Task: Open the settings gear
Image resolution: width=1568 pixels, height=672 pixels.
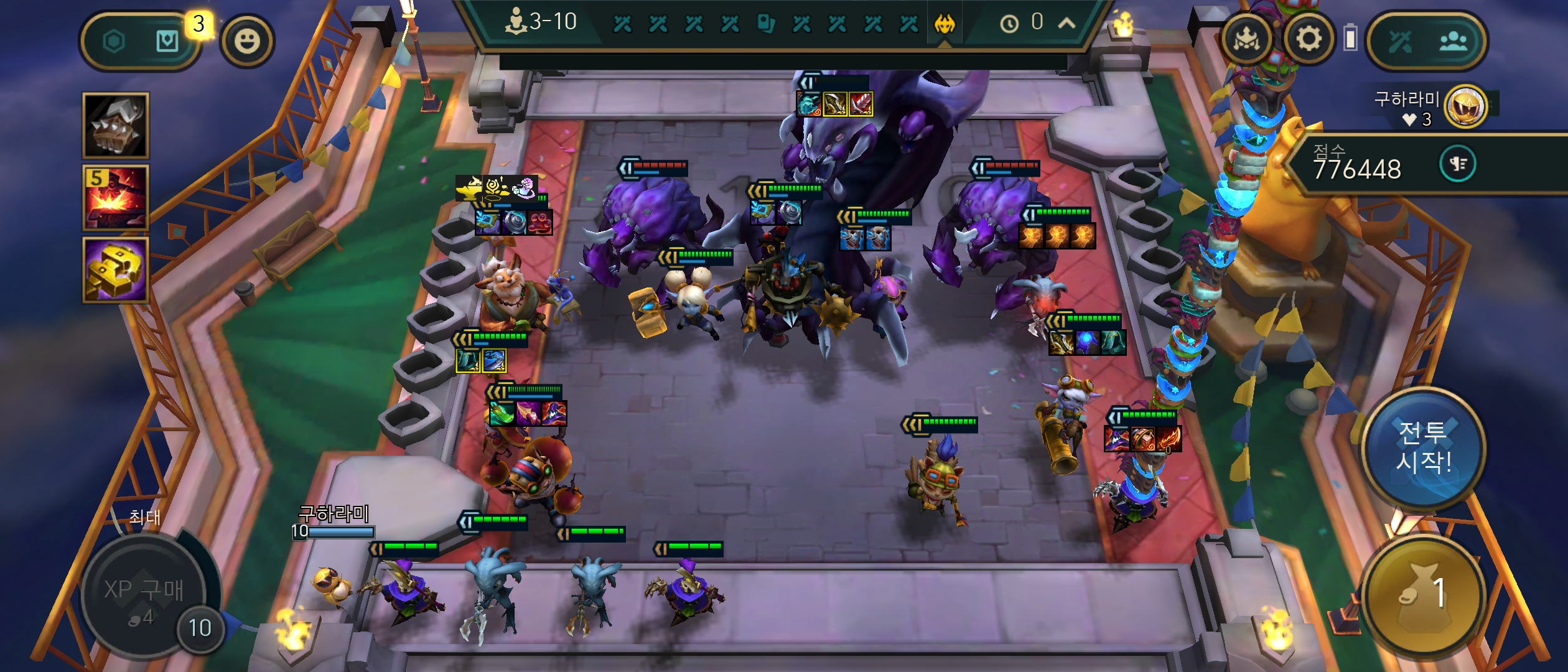Action: [1309, 40]
